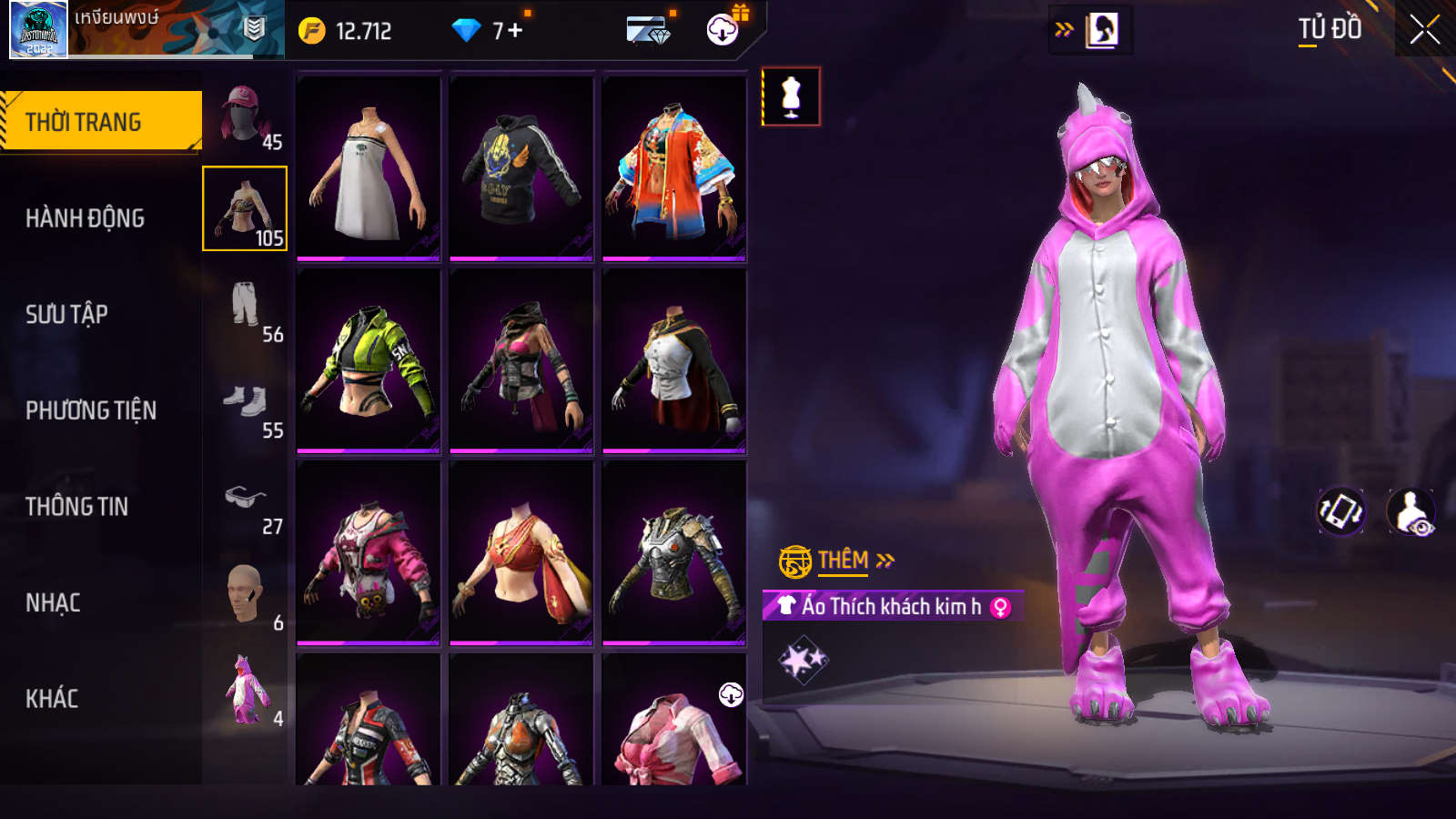
Task: Open the Thông Tin section
Action: [x=76, y=507]
